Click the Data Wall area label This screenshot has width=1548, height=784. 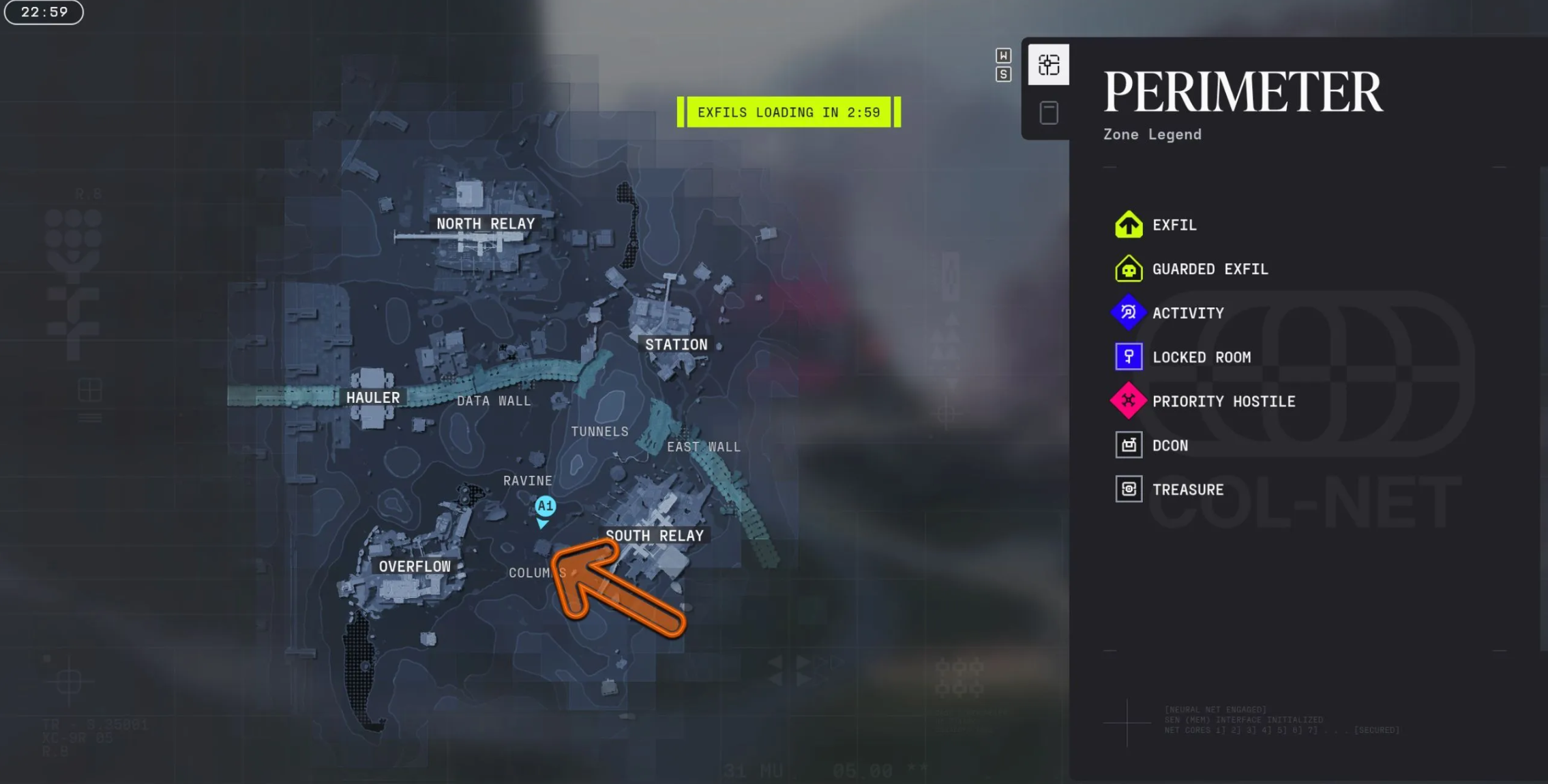494,401
